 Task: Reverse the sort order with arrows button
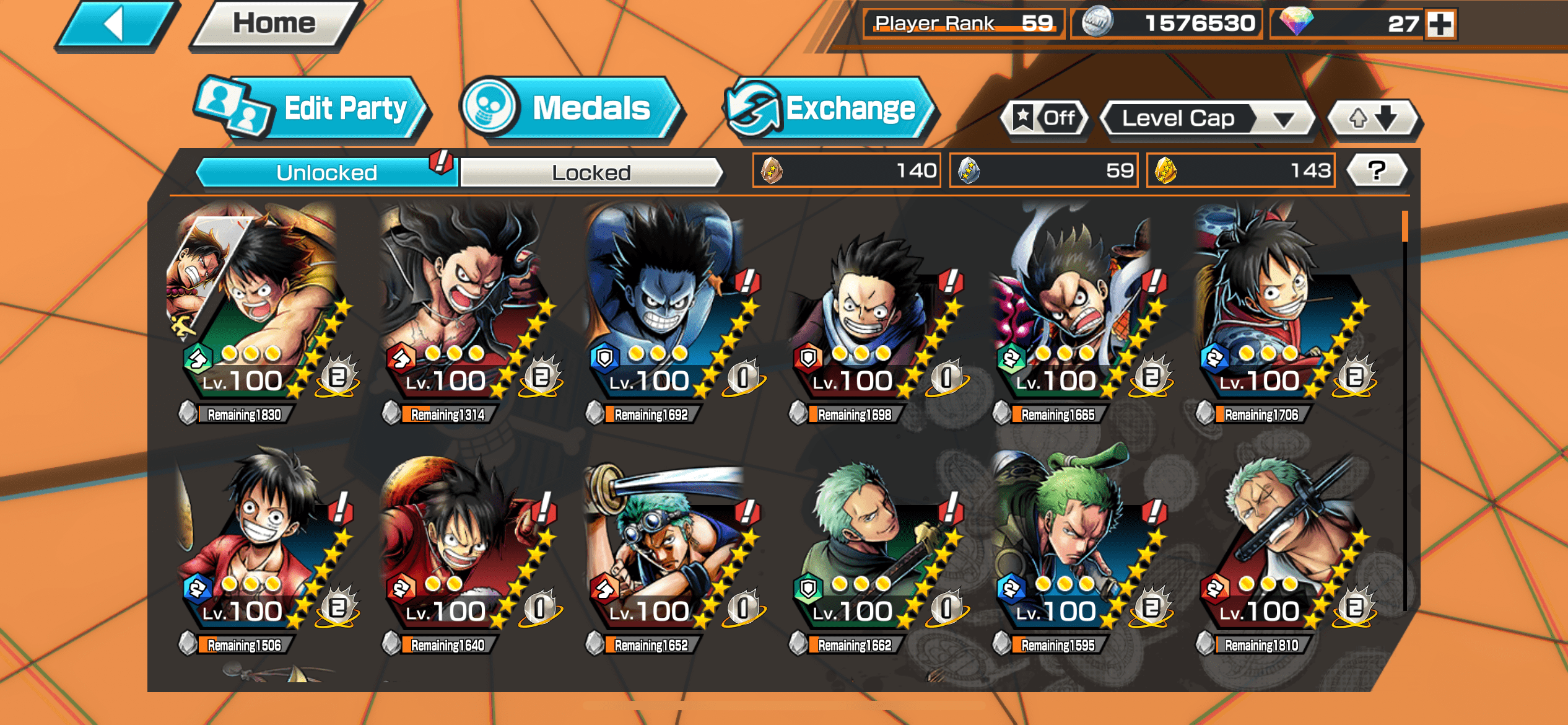click(x=1374, y=118)
